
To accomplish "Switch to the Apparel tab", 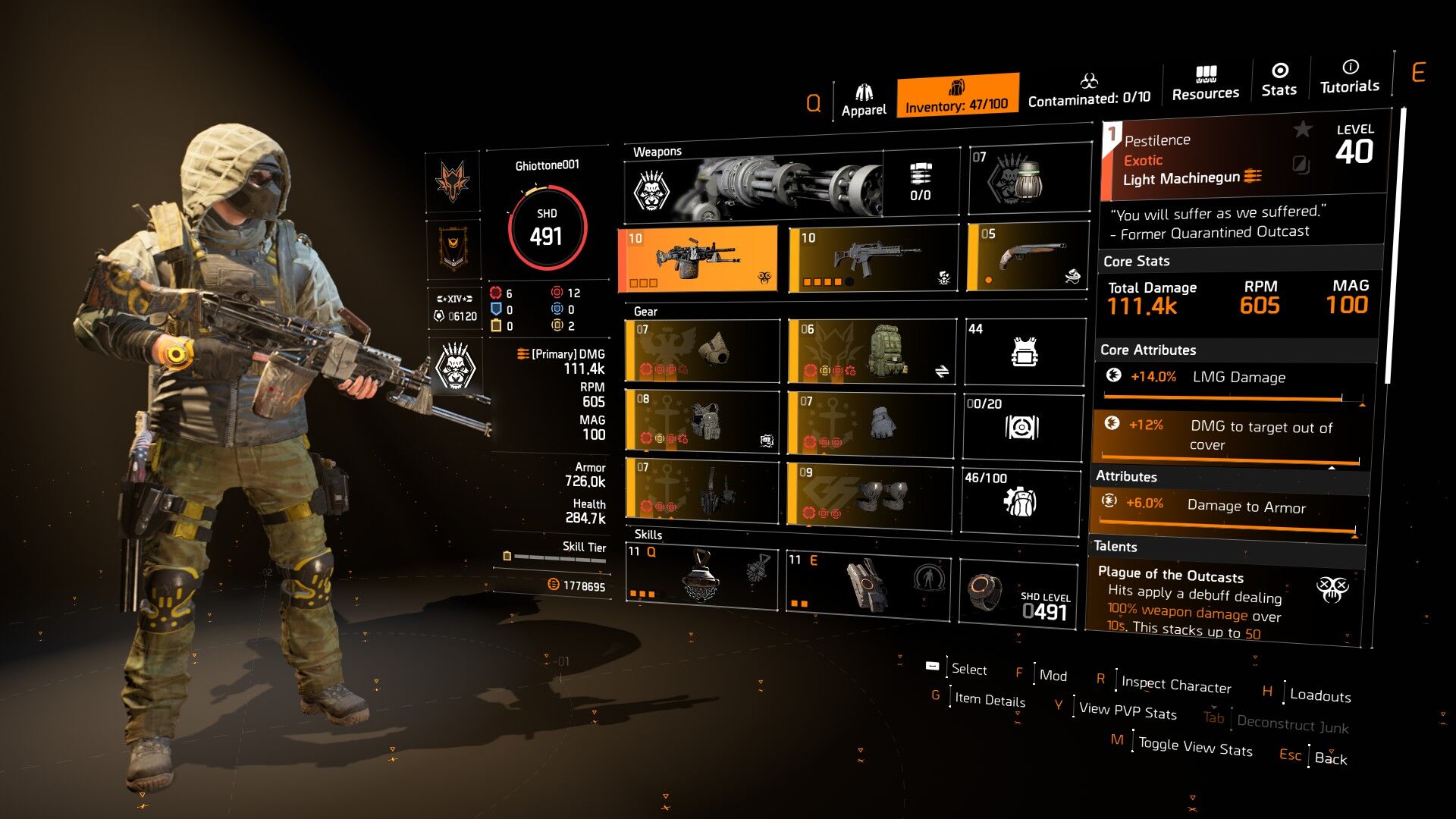I will pos(863,101).
